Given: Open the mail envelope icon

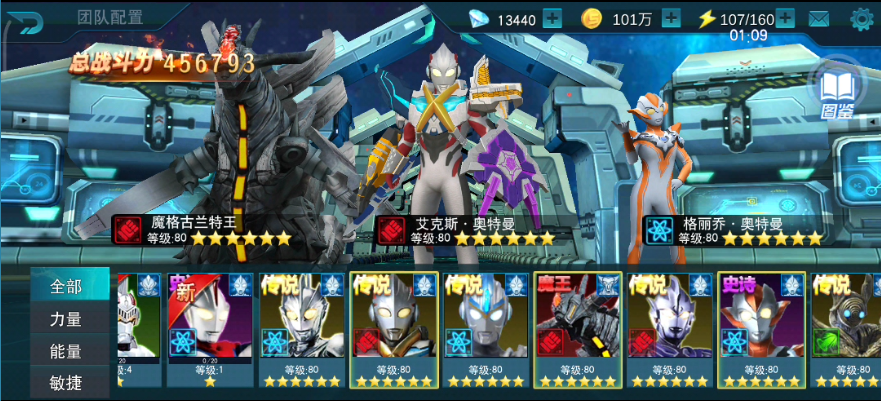Looking at the screenshot, I should coord(819,18).
